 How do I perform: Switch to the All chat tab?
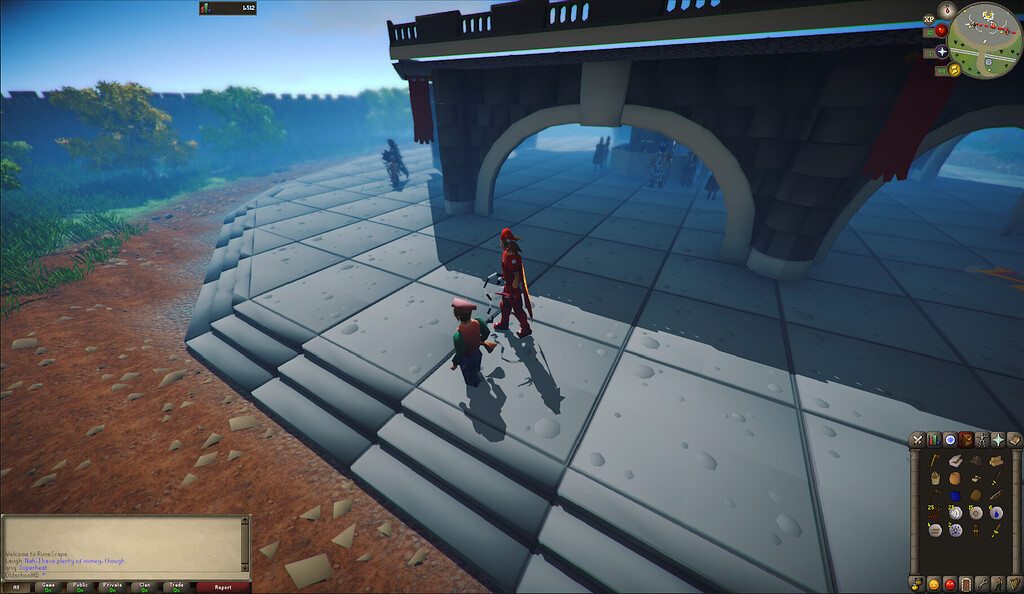(16, 587)
